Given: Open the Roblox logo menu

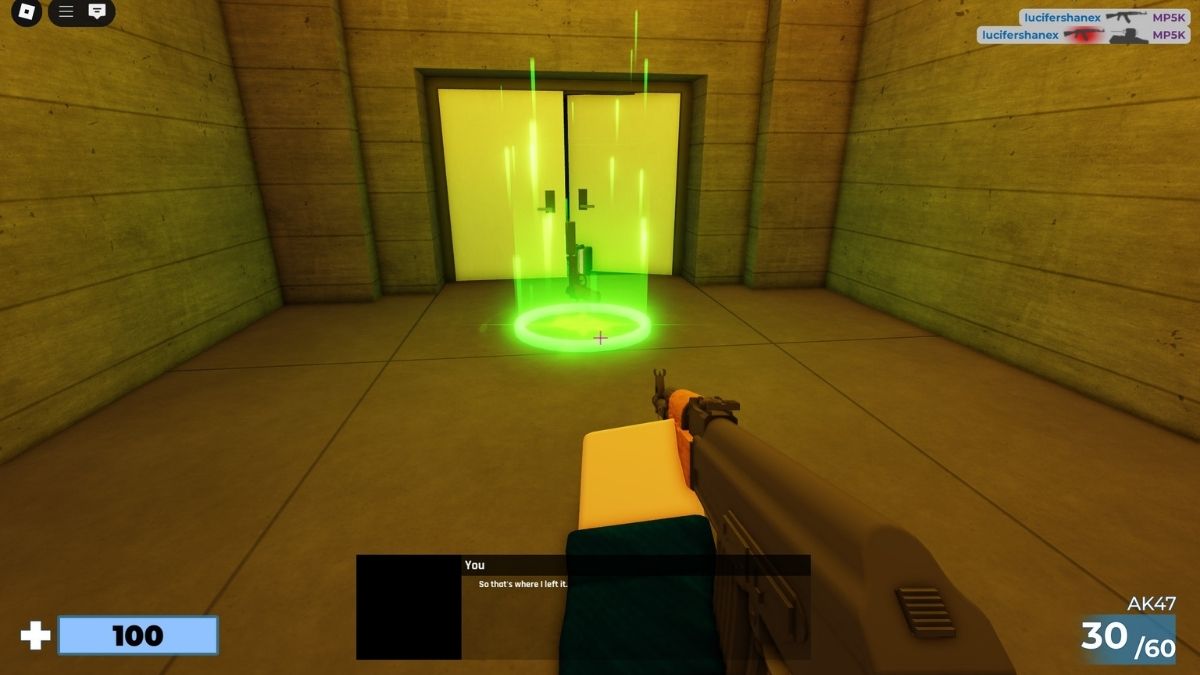Looking at the screenshot, I should (27, 13).
